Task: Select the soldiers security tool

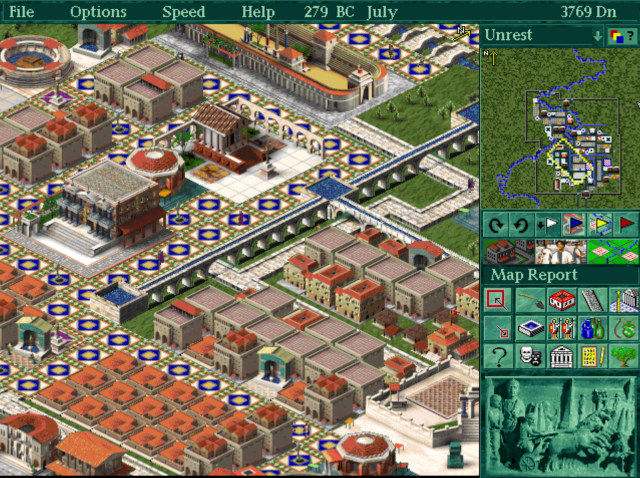Action: (560, 328)
